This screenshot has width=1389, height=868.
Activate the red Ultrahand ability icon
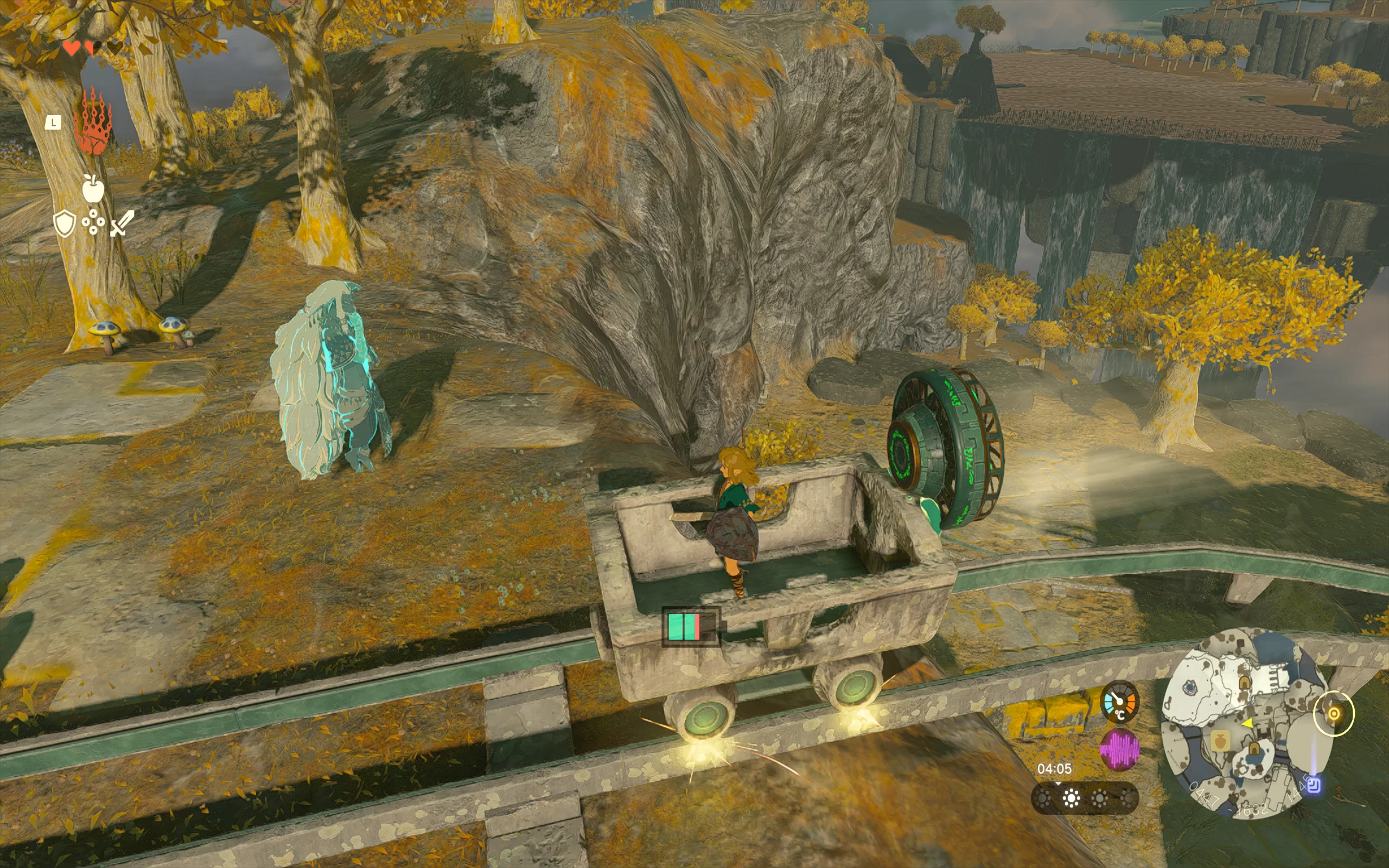pyautogui.click(x=92, y=122)
